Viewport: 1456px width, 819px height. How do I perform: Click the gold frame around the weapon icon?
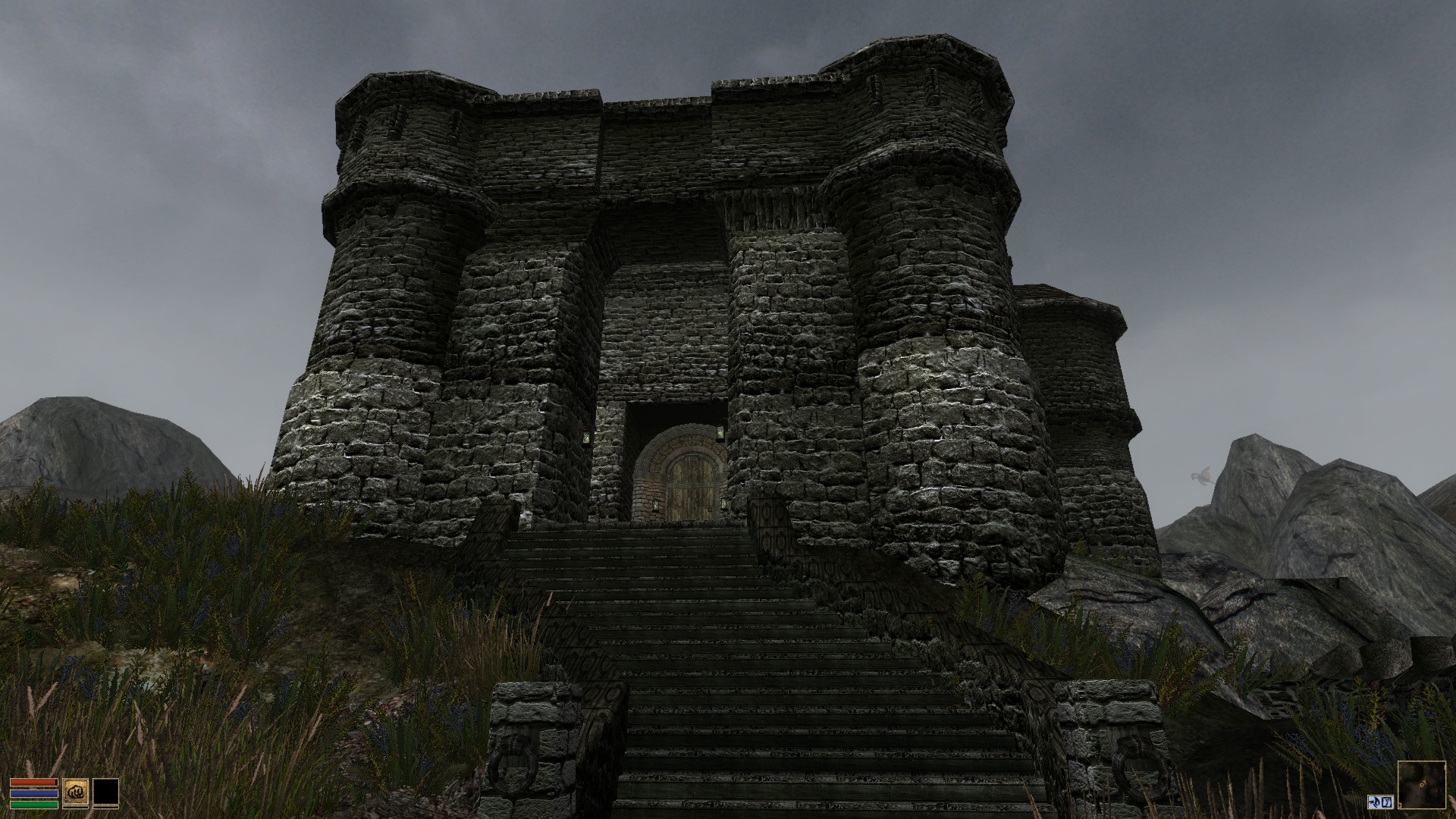[64, 792]
